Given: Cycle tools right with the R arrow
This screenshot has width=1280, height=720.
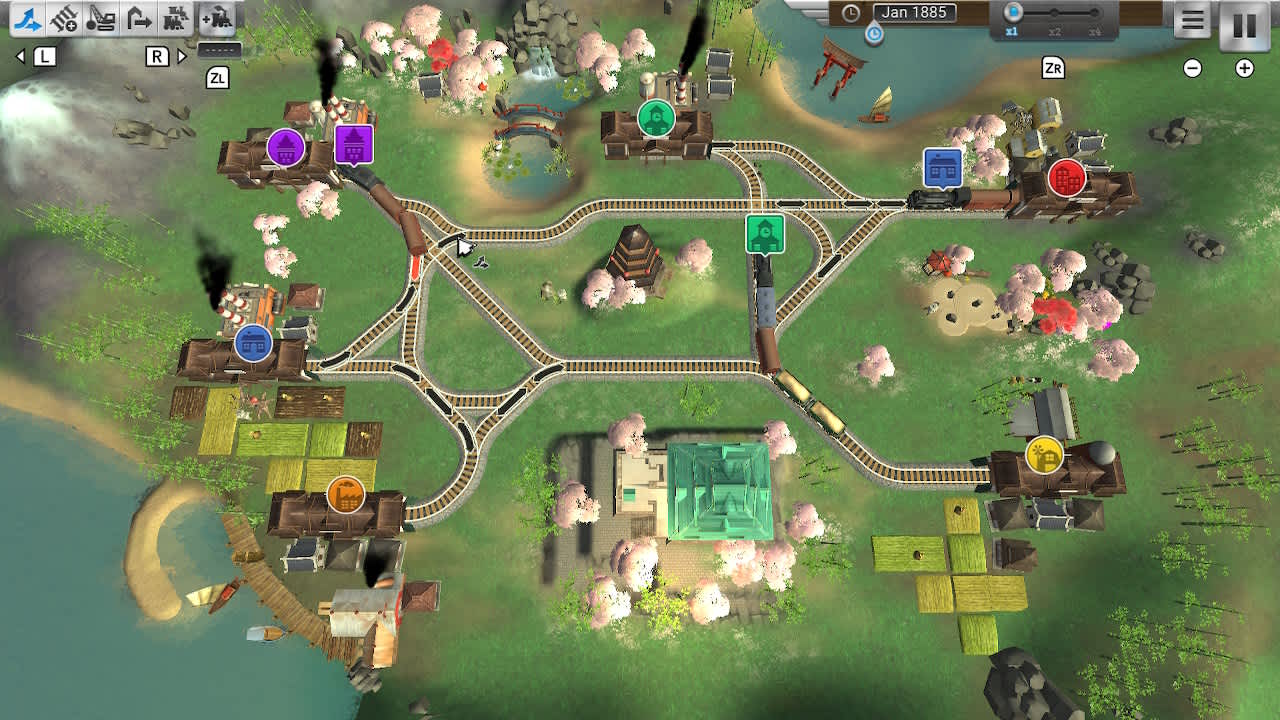Looking at the screenshot, I should coord(179,57).
